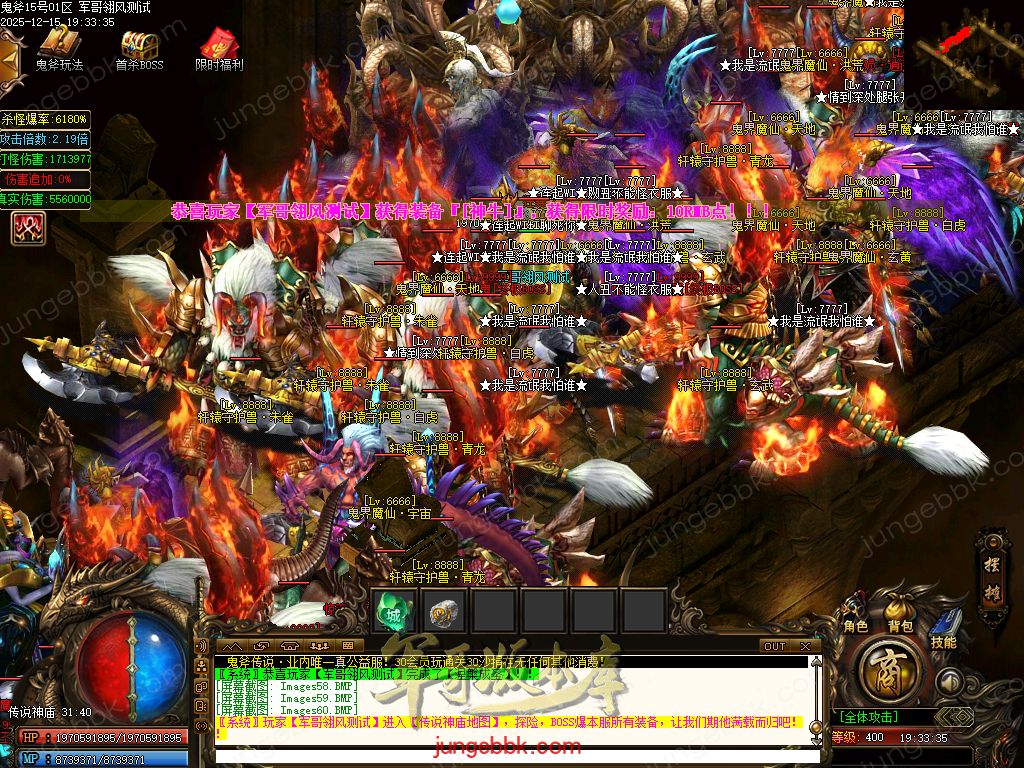The width and height of the screenshot is (1024, 768).
Task: Open the 技能 skills book
Action: pos(943,628)
